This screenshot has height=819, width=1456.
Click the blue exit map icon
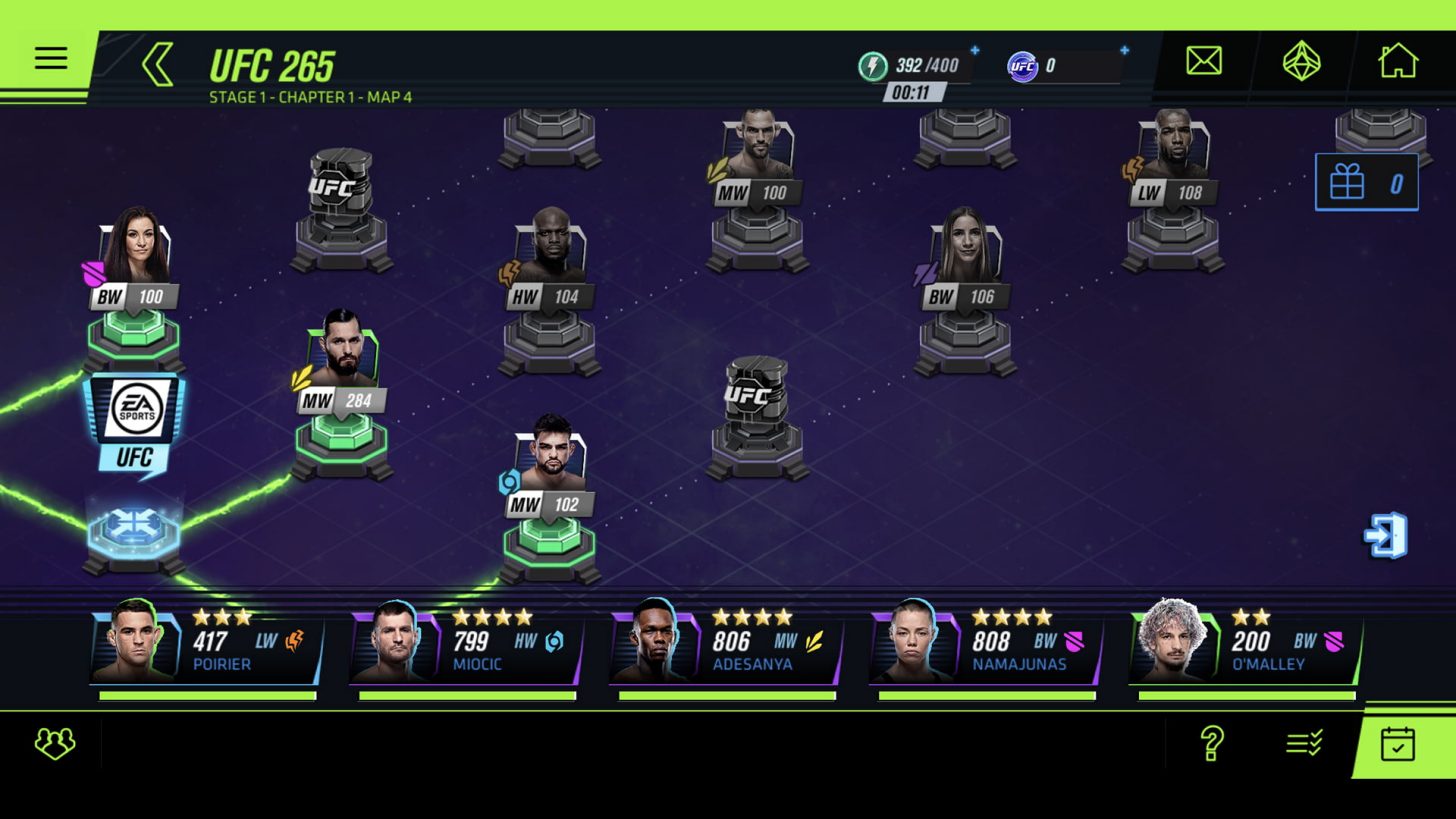(1386, 536)
